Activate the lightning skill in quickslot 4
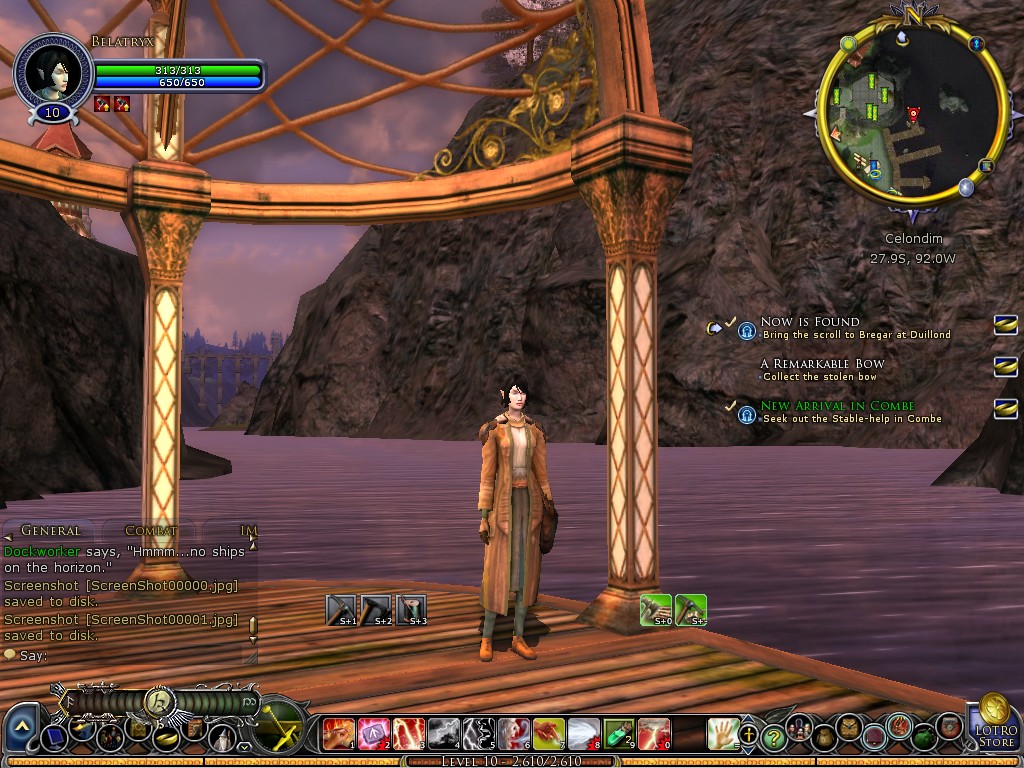Viewport: 1024px width, 768px height. point(444,735)
